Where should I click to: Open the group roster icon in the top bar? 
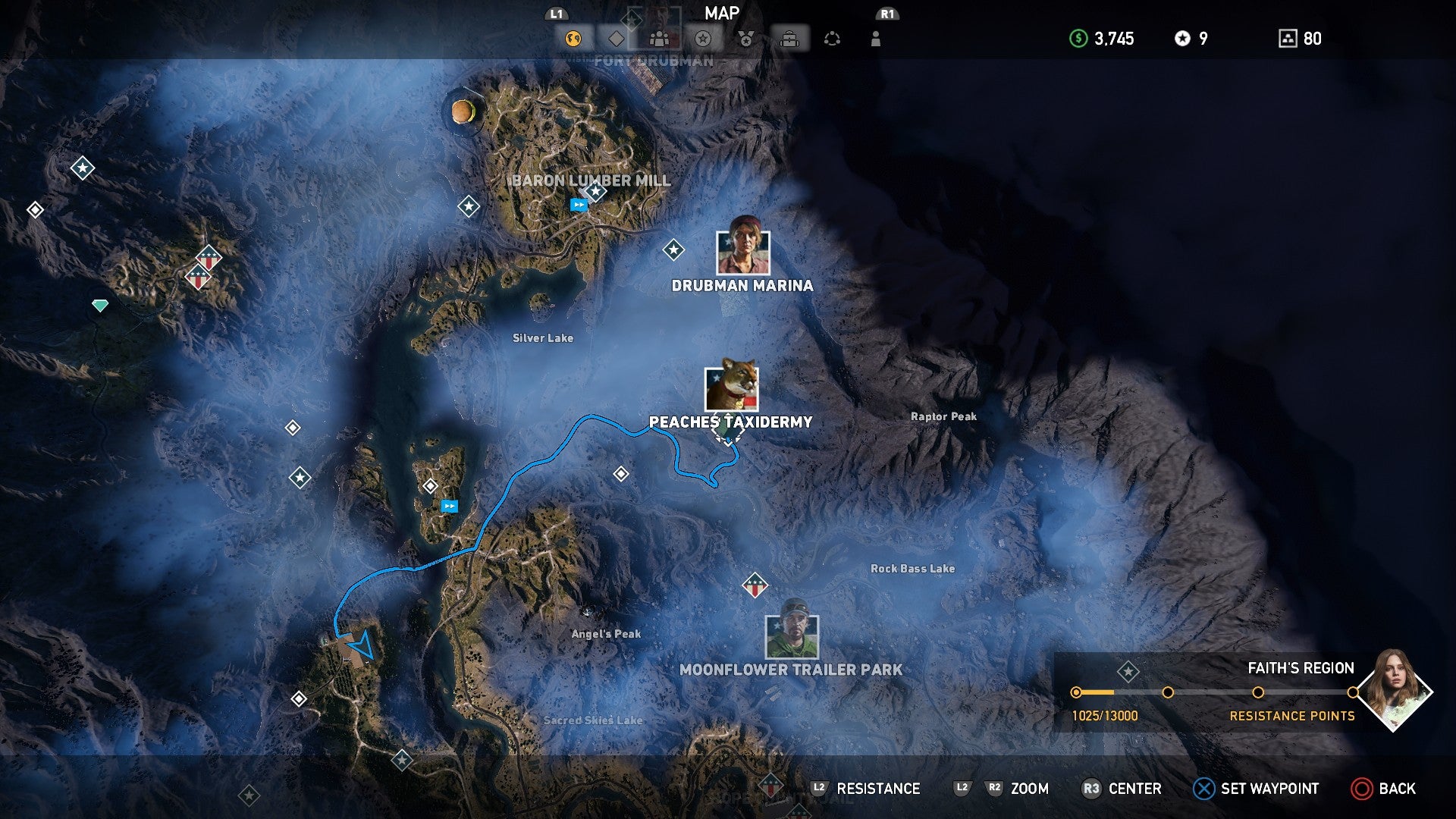[660, 38]
